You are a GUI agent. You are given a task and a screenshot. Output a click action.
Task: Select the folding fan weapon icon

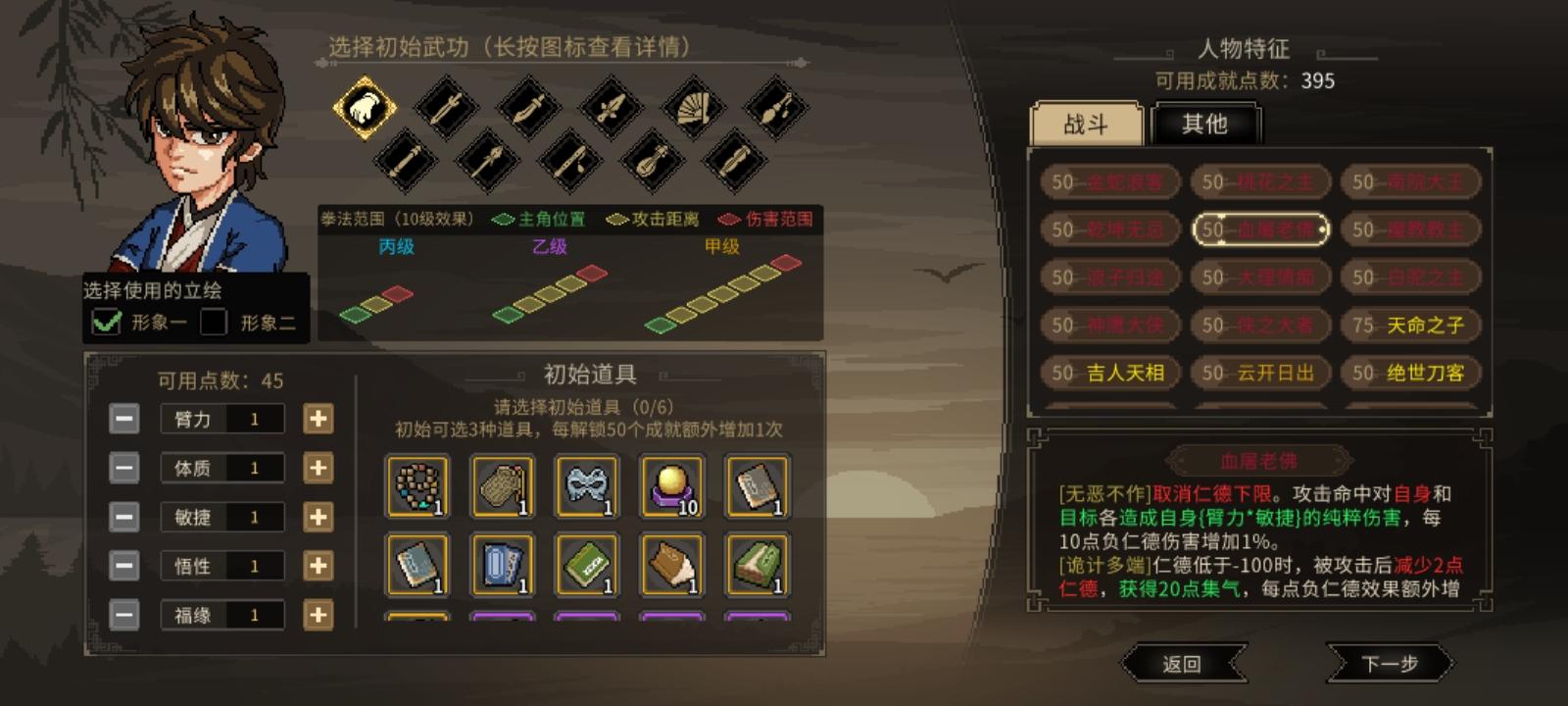click(x=692, y=110)
